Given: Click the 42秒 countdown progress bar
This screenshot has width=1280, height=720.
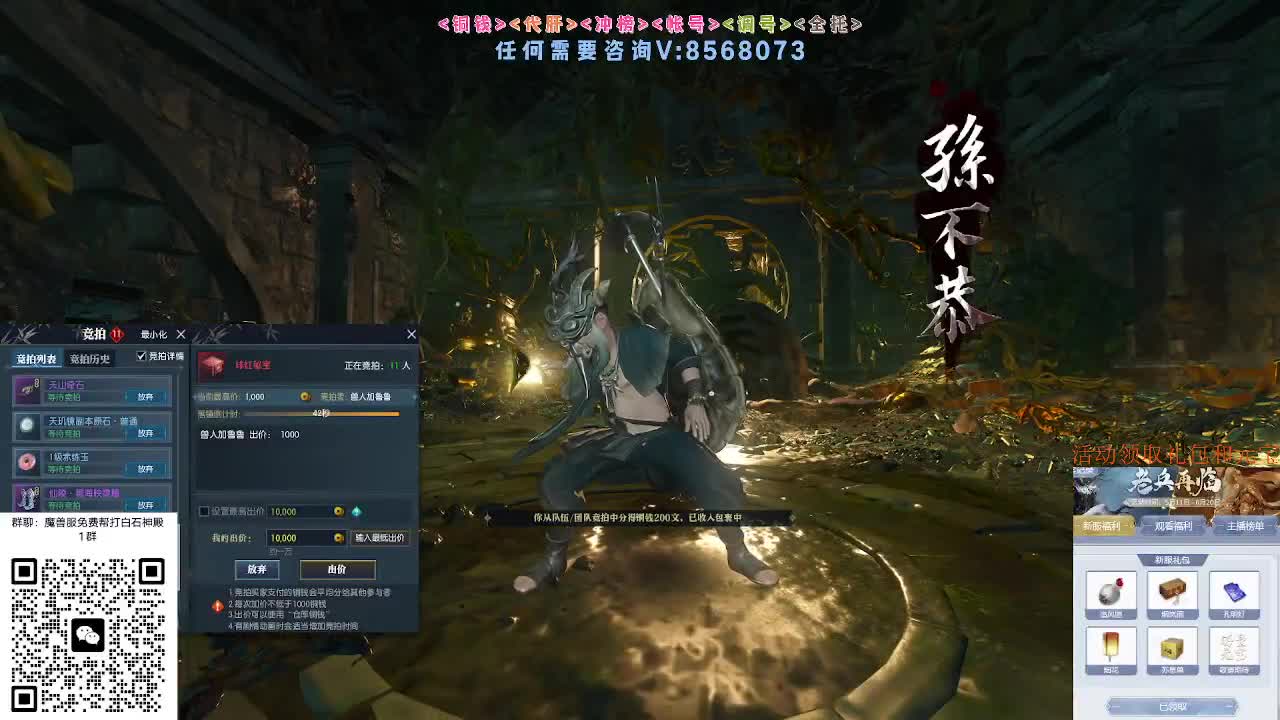Looking at the screenshot, I should [319, 414].
